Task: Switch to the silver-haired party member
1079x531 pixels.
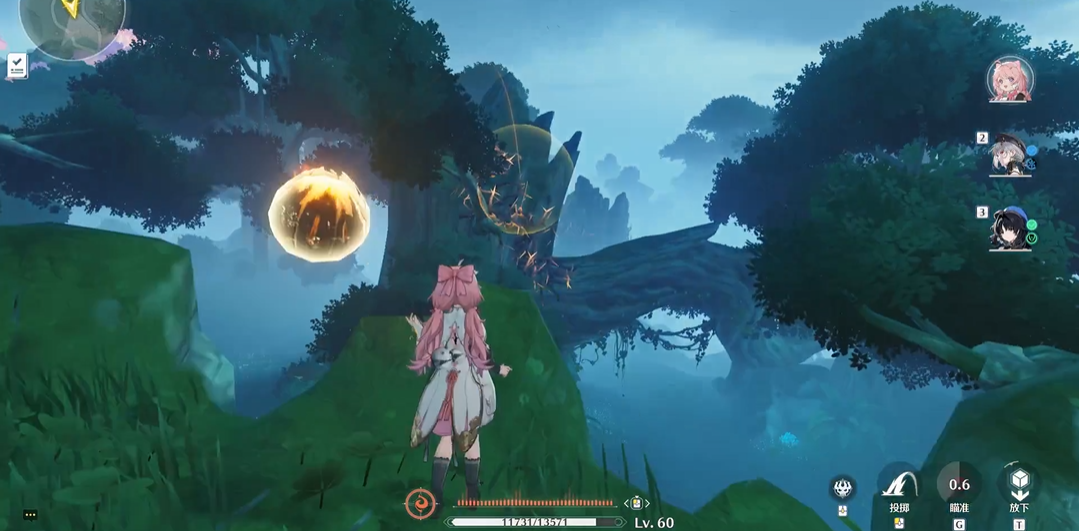Action: (1010, 153)
